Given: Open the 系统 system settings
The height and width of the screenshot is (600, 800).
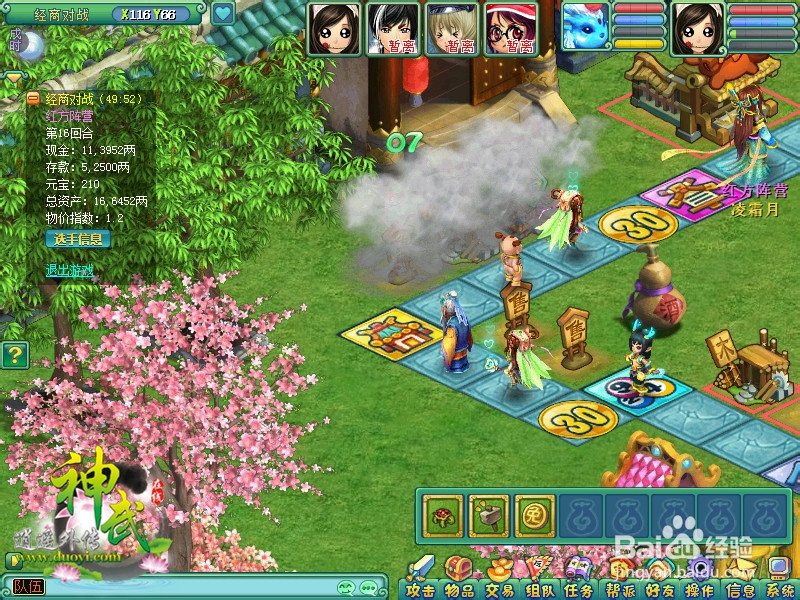Looking at the screenshot, I should click(x=780, y=588).
